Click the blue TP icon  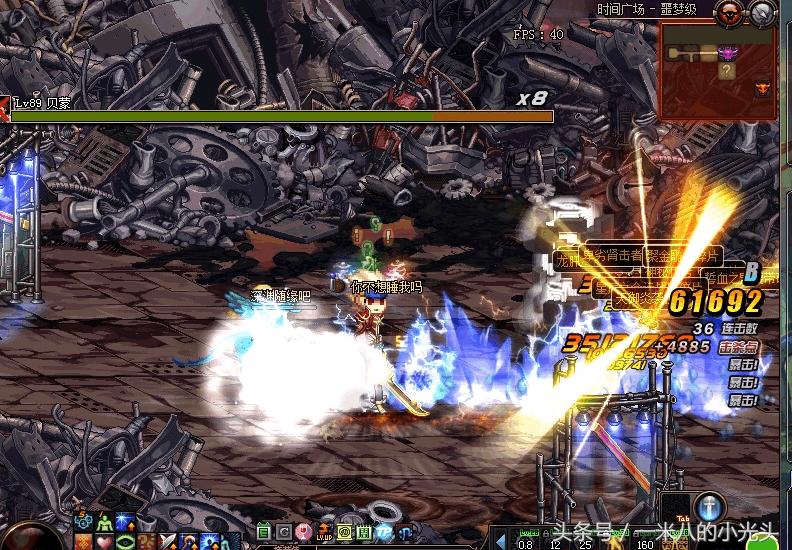tap(385, 531)
